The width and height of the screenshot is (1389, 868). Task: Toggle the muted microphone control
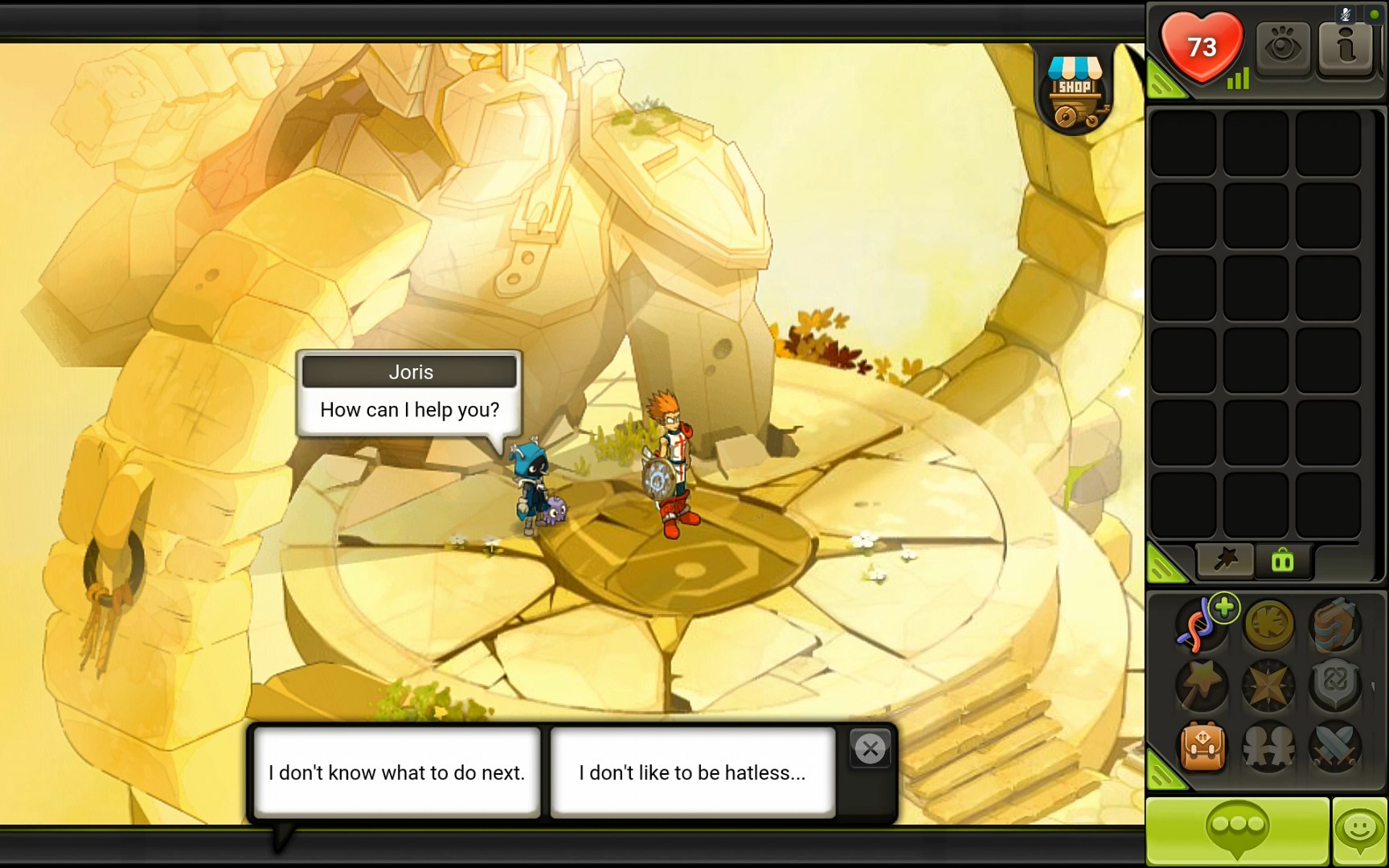1346,14
